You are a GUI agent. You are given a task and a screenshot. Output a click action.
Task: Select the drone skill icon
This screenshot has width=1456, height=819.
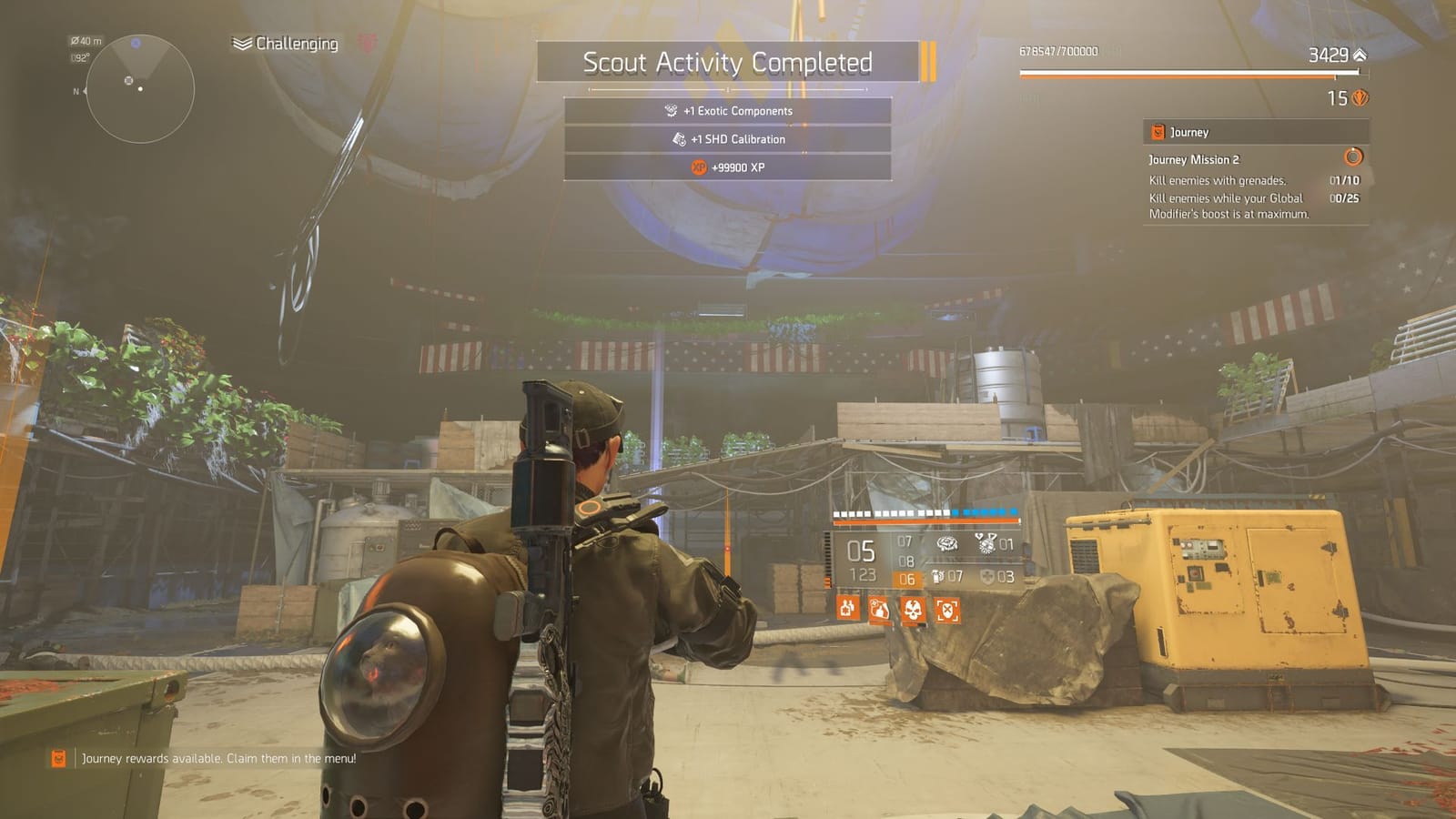tap(947, 544)
